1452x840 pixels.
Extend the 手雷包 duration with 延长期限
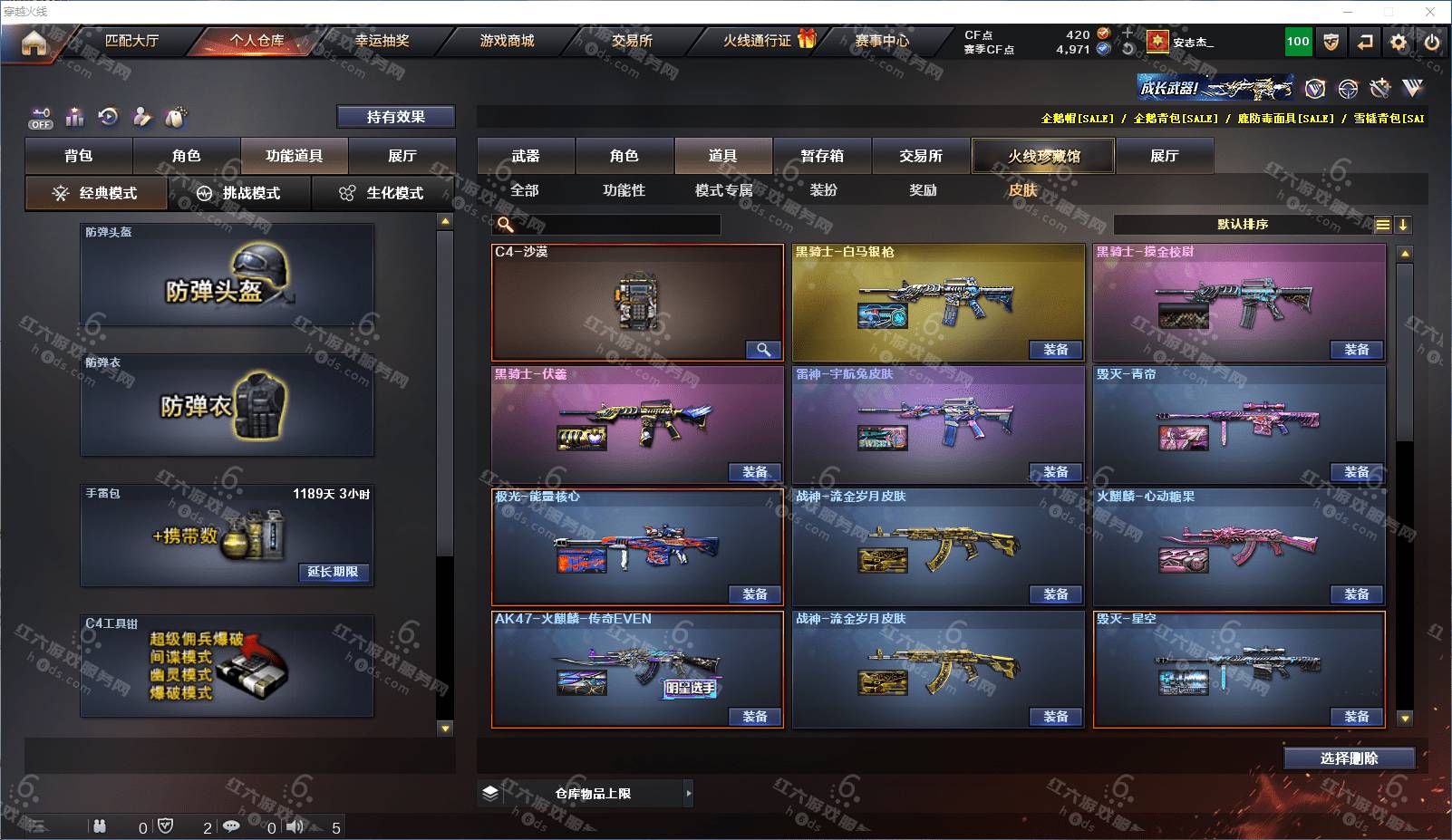click(x=333, y=572)
